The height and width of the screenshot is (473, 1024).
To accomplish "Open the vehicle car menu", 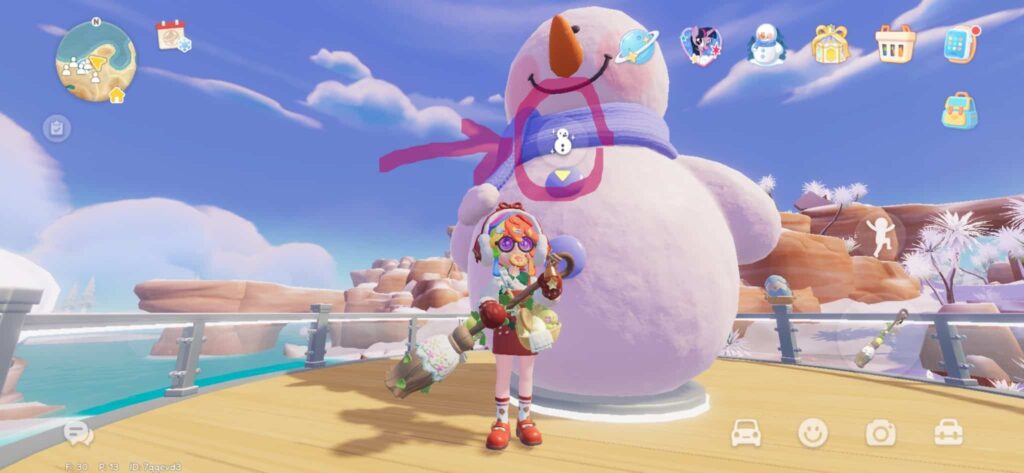I will pos(746,432).
